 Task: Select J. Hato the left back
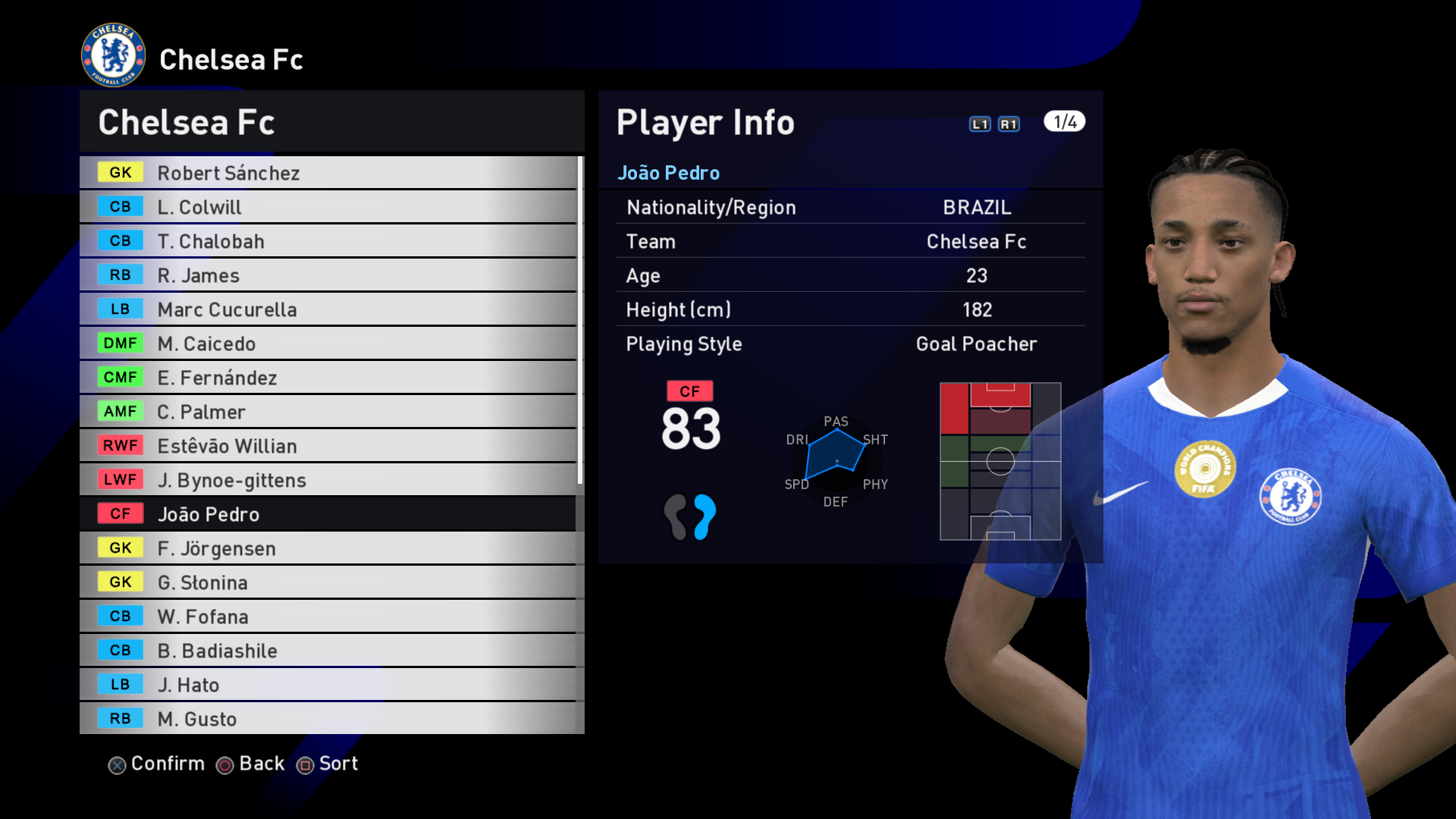pyautogui.click(x=328, y=685)
